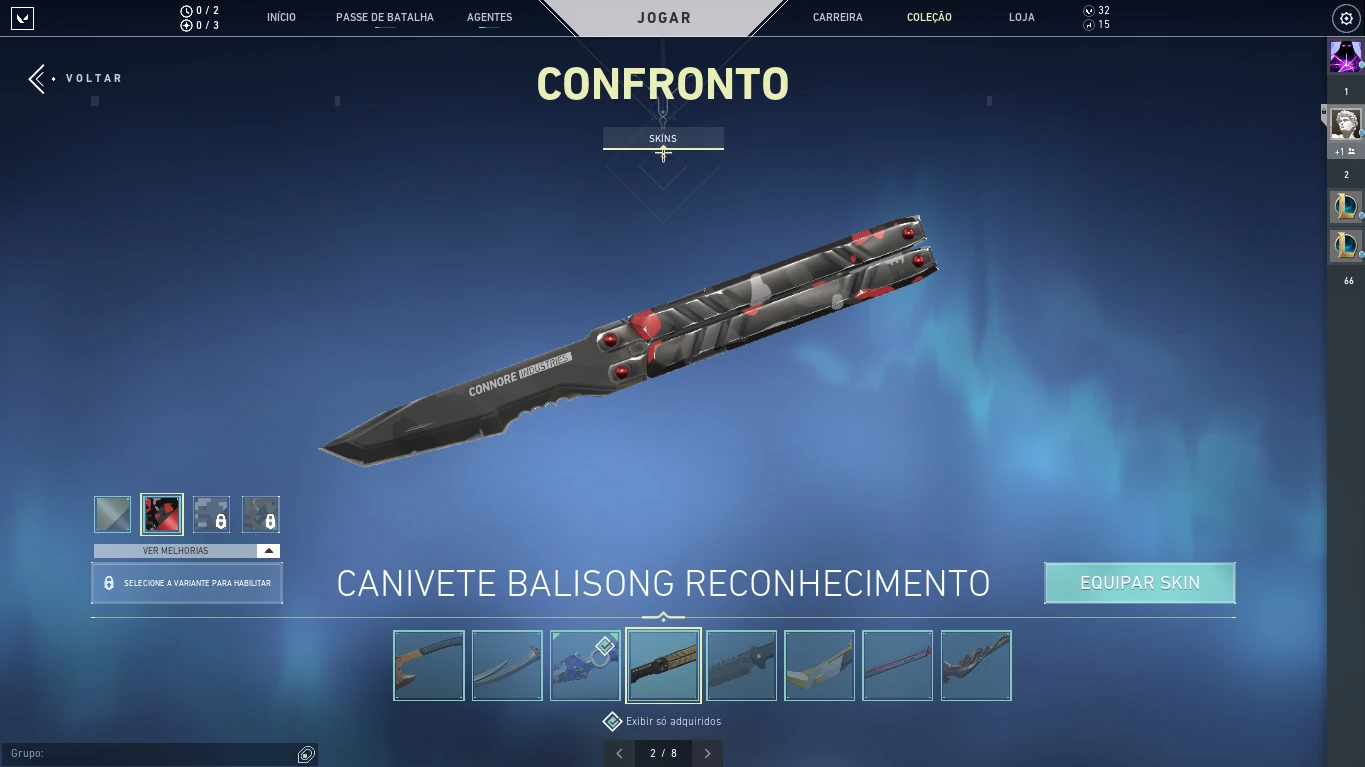1365x767 pixels.
Task: Select the katana skin thumbnail
Action: click(x=506, y=665)
